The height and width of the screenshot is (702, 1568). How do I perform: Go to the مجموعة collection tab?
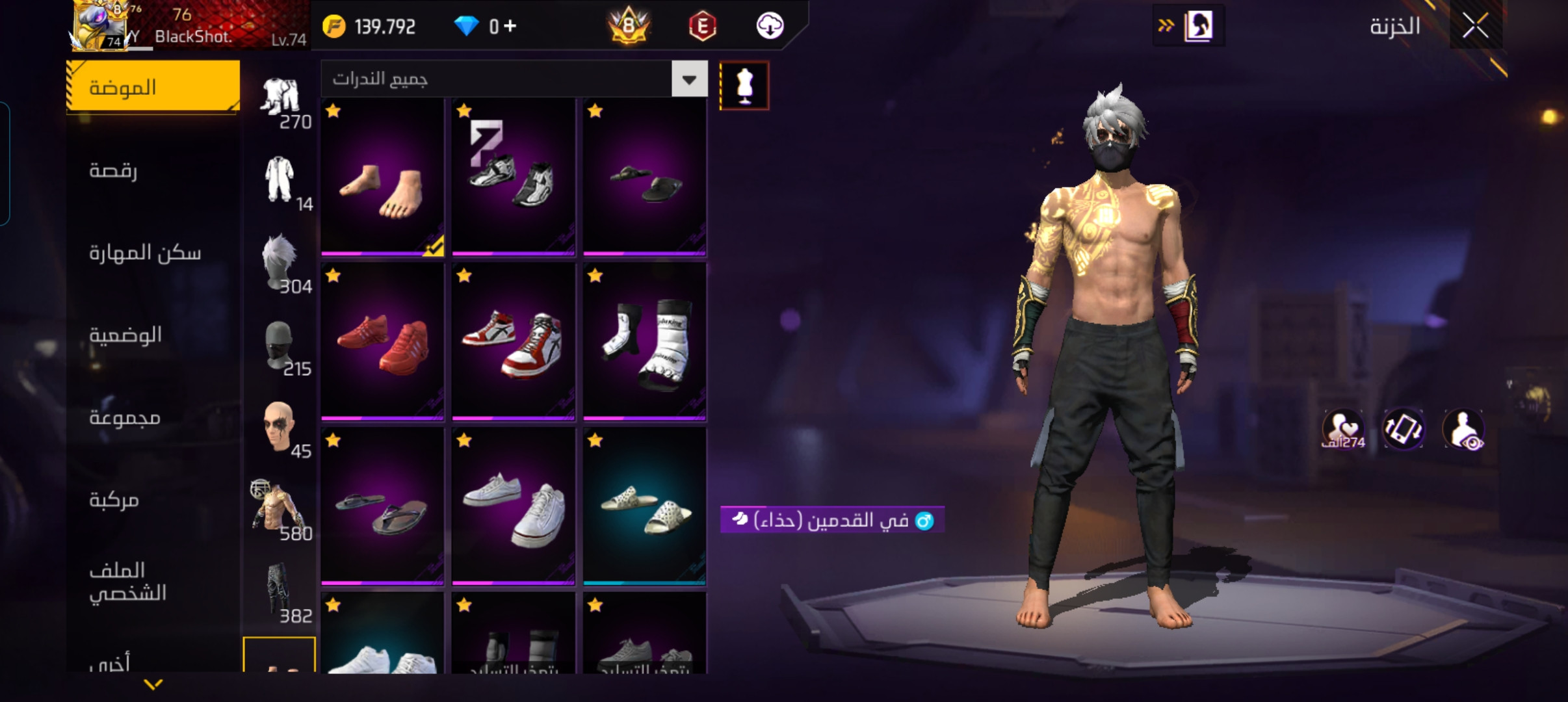click(x=153, y=417)
